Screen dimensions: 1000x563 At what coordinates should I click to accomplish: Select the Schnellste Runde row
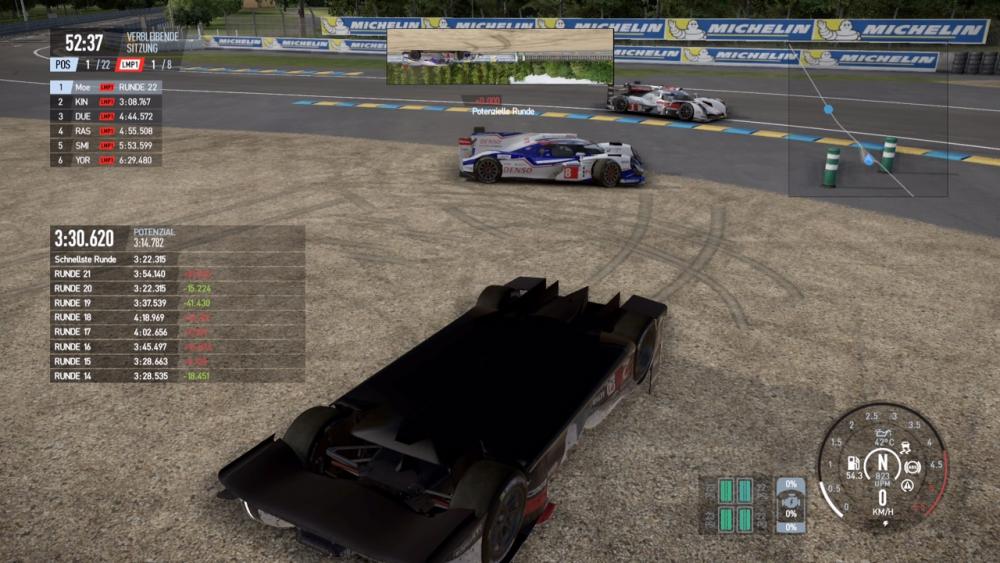pos(177,259)
